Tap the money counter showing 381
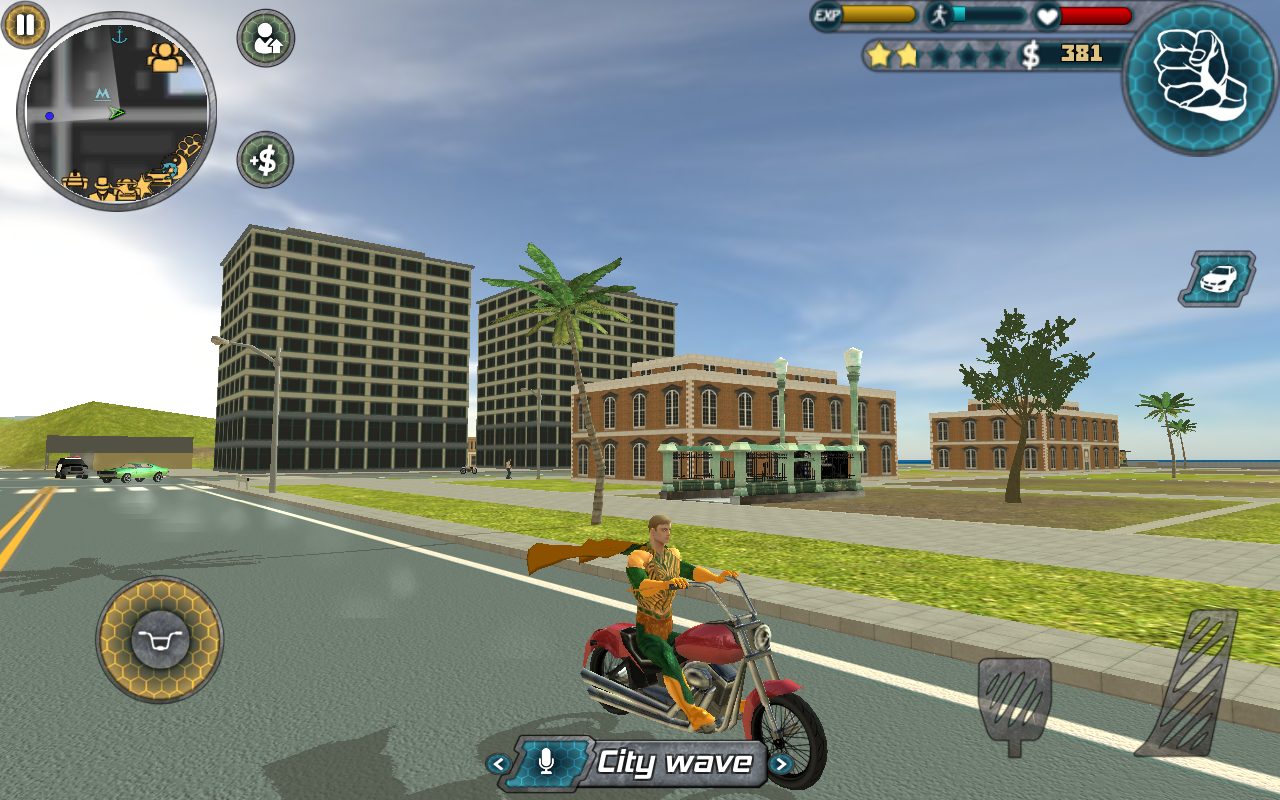 tap(1080, 54)
